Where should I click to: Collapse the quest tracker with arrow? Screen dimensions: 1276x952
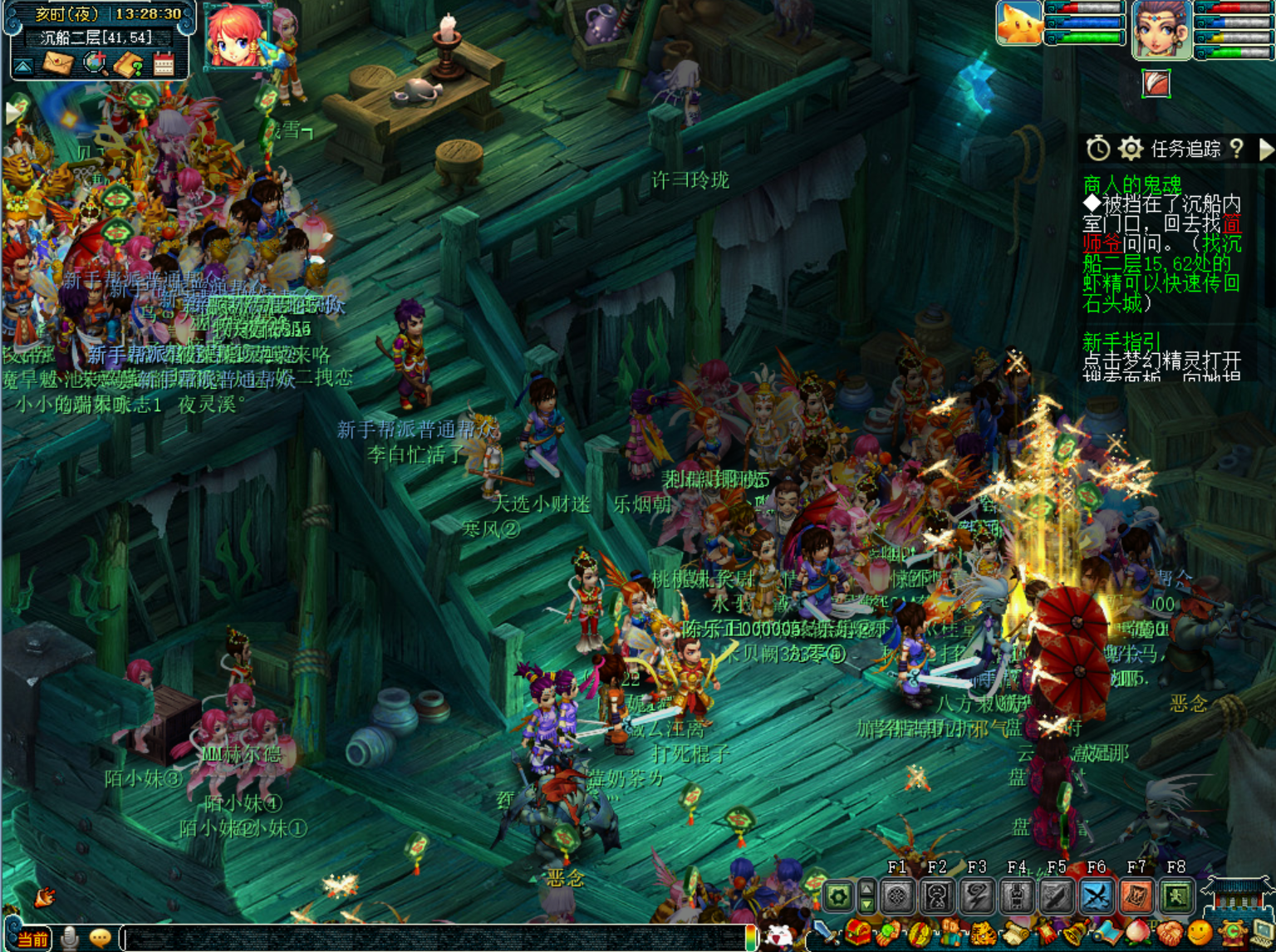click(1265, 149)
